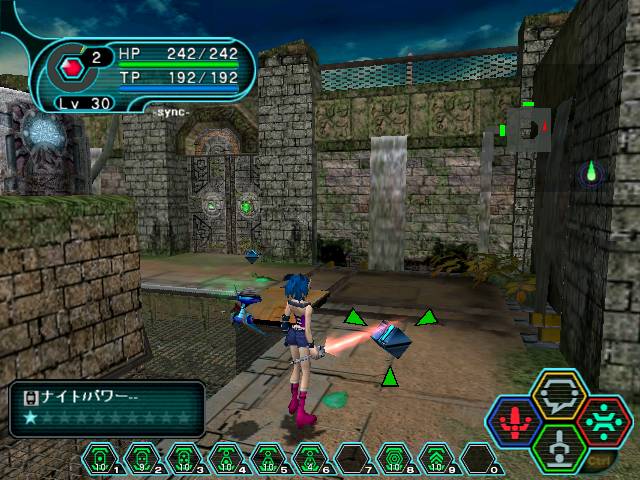
Task: Activate hotbar slot 4 item
Action: pos(226,459)
